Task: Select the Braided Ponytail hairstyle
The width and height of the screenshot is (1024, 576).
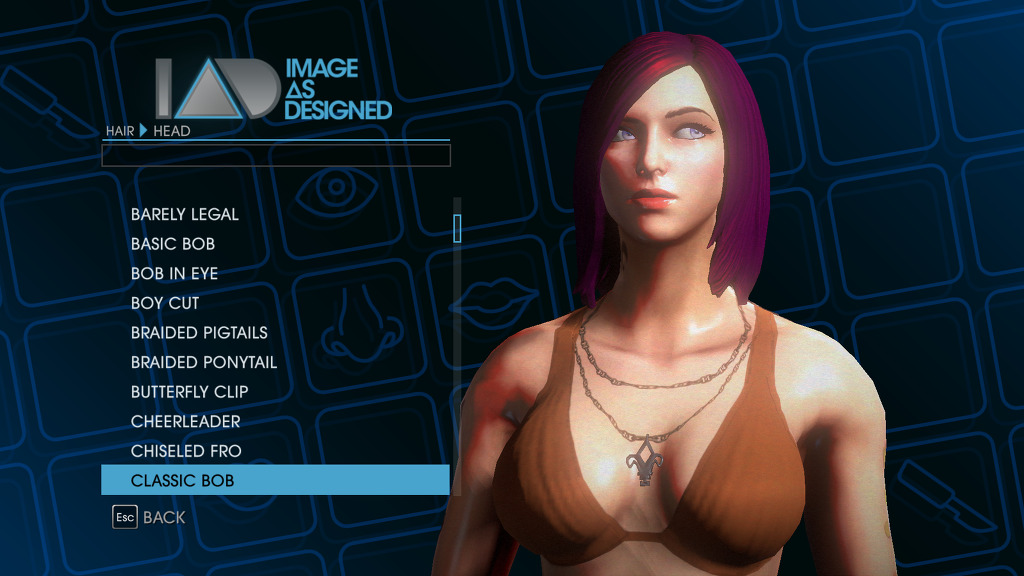Action: pos(204,362)
